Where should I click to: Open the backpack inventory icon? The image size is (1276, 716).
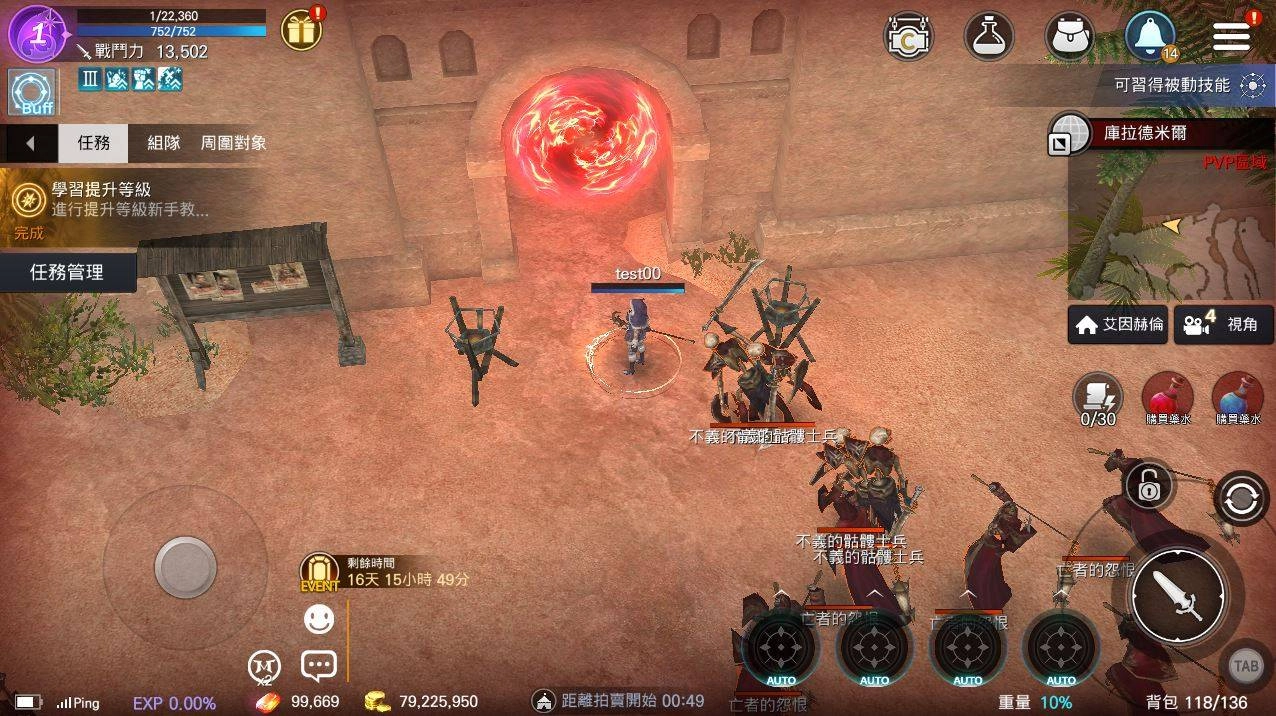click(1069, 36)
